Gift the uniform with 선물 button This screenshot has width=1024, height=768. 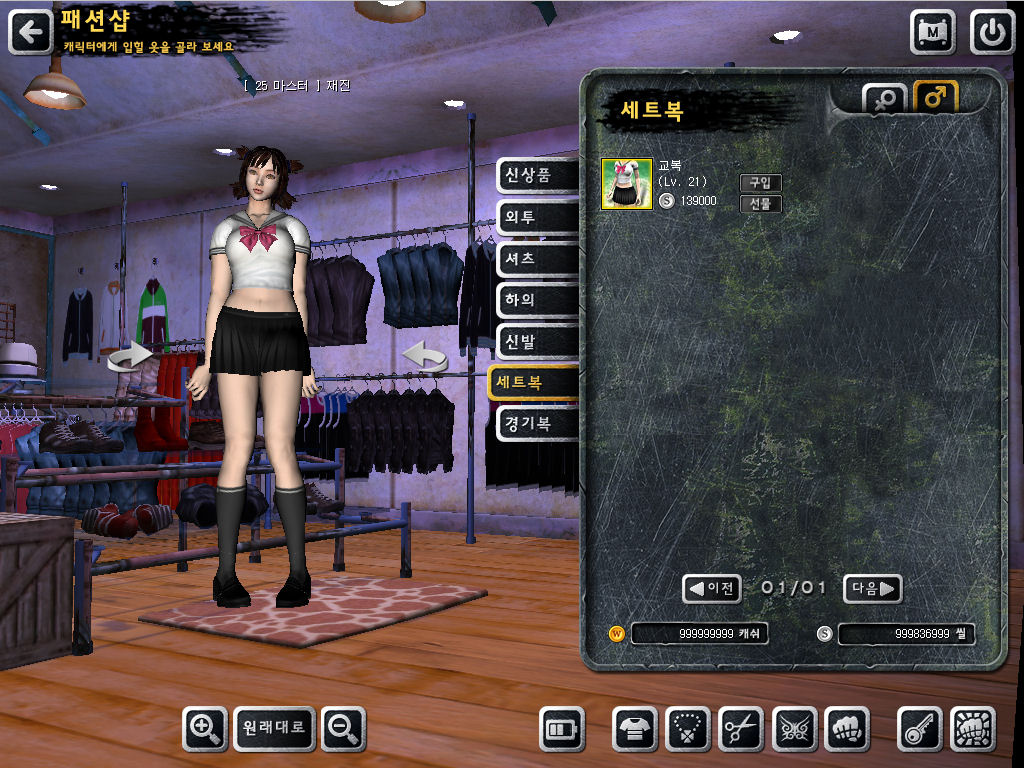760,204
